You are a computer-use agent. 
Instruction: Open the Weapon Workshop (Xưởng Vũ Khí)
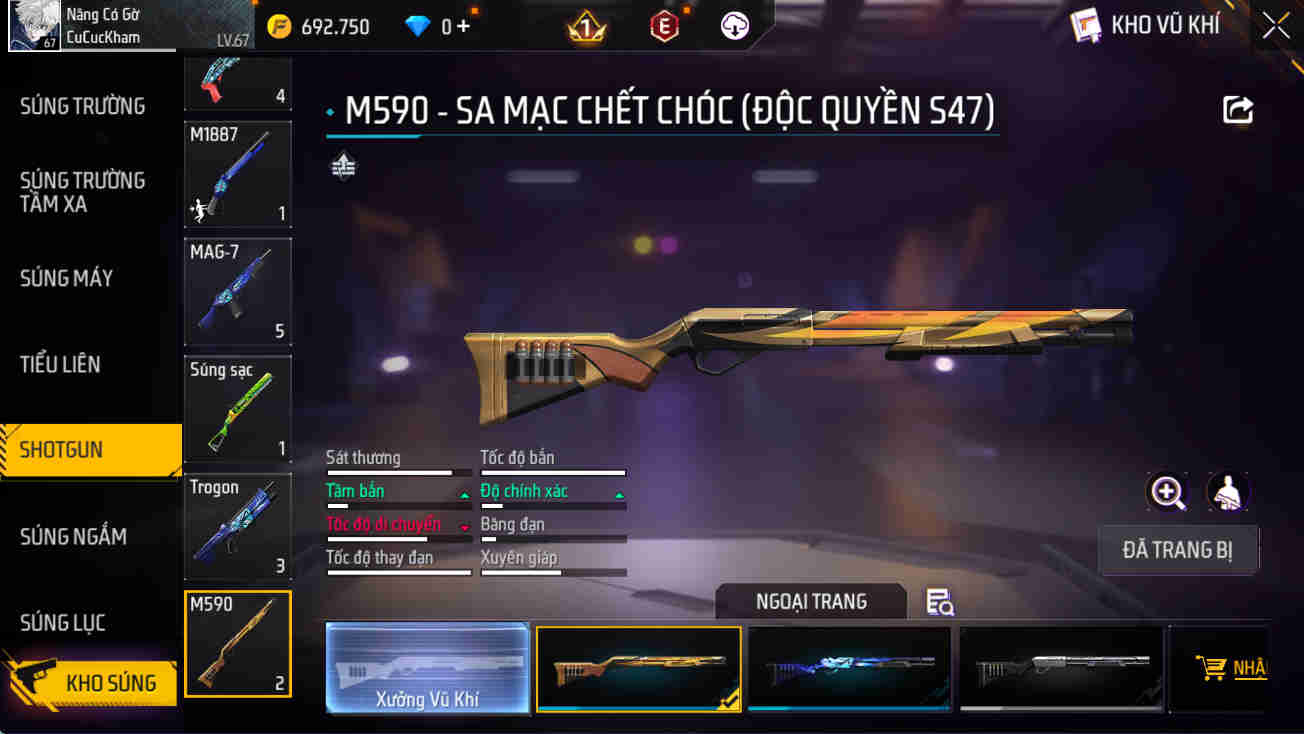point(427,668)
